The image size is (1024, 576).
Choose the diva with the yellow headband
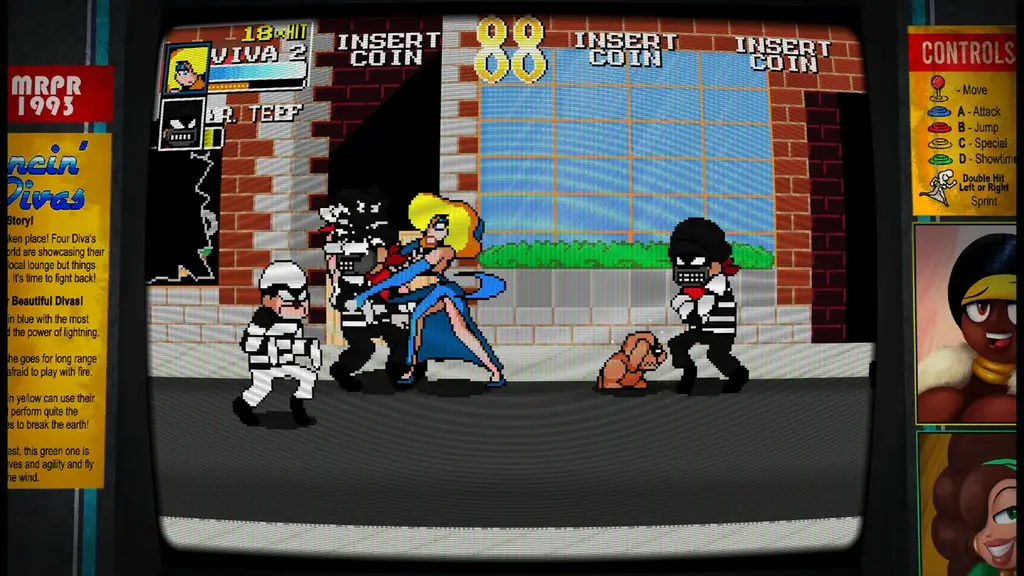point(966,322)
